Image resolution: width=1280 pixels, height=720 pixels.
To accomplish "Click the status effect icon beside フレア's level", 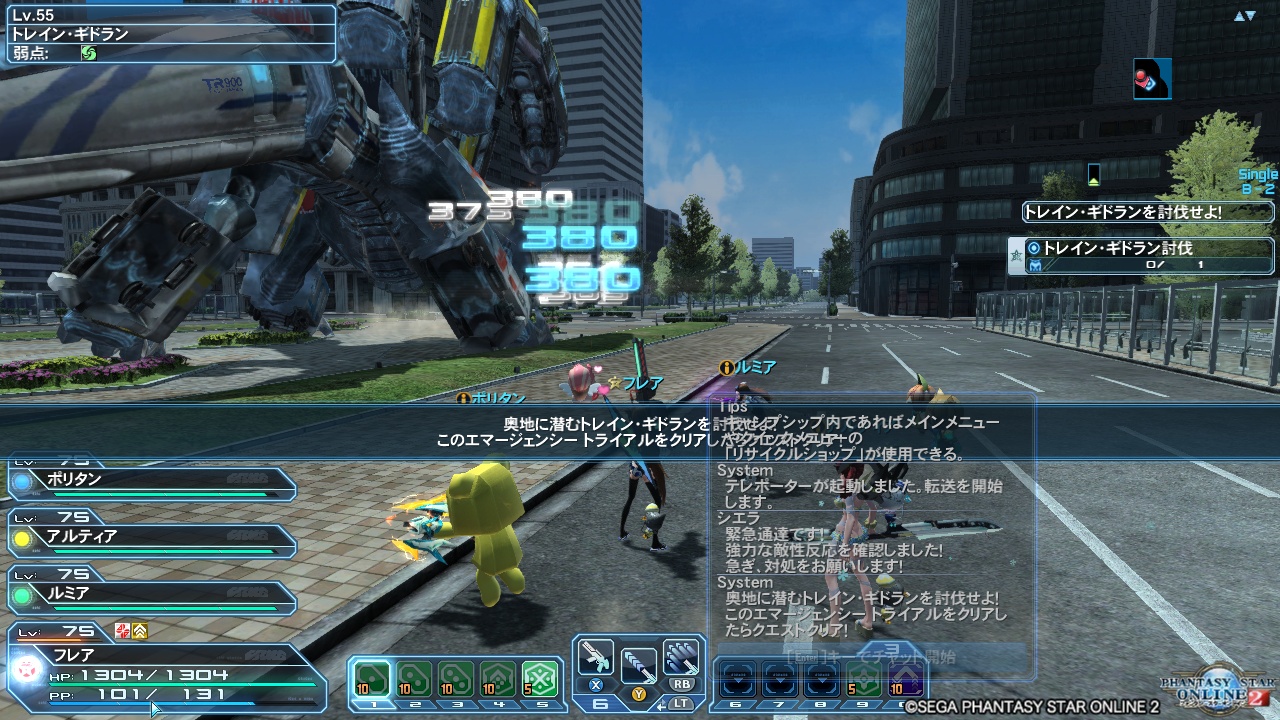I will tap(120, 630).
